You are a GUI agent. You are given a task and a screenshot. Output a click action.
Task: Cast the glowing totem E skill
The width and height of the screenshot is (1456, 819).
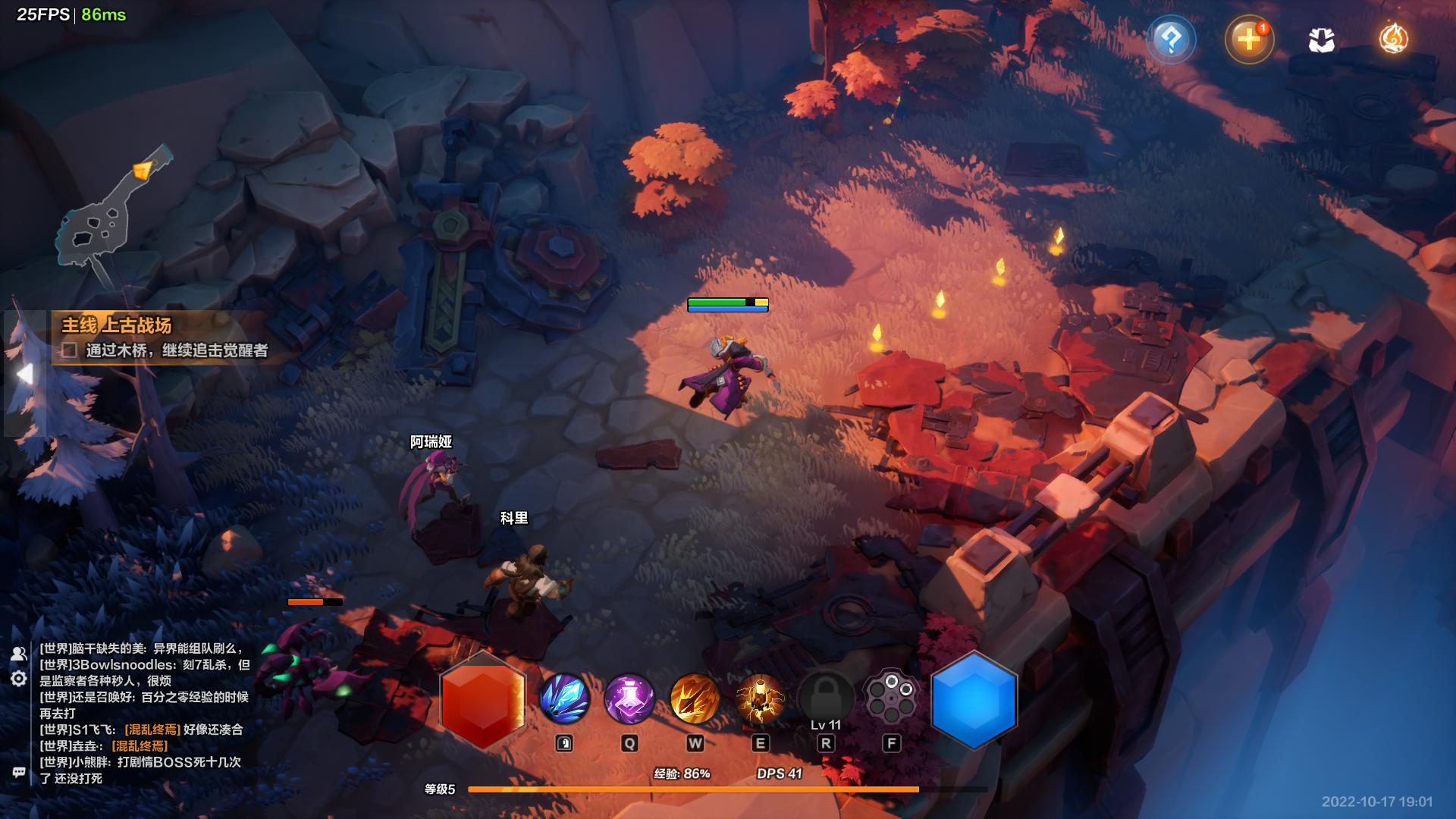click(x=760, y=698)
